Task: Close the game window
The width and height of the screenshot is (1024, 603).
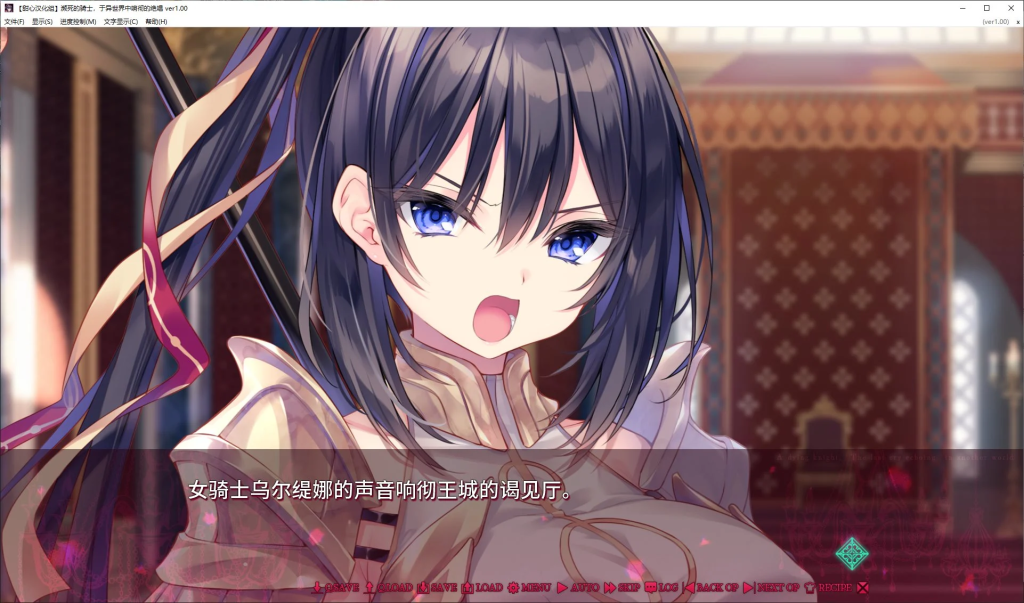Action: 1009,7
